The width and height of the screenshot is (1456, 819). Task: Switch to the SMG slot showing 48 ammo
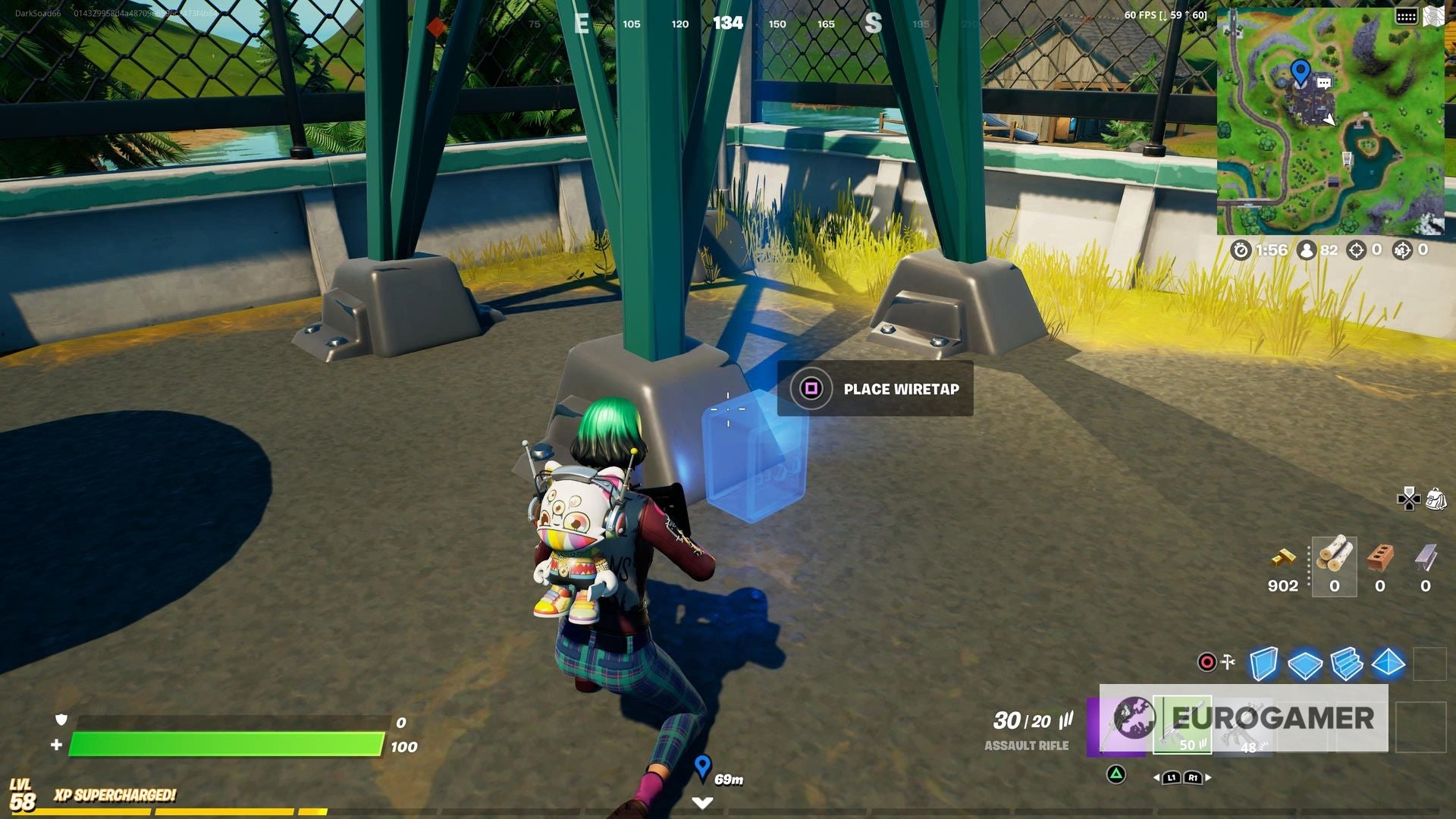click(x=1245, y=726)
